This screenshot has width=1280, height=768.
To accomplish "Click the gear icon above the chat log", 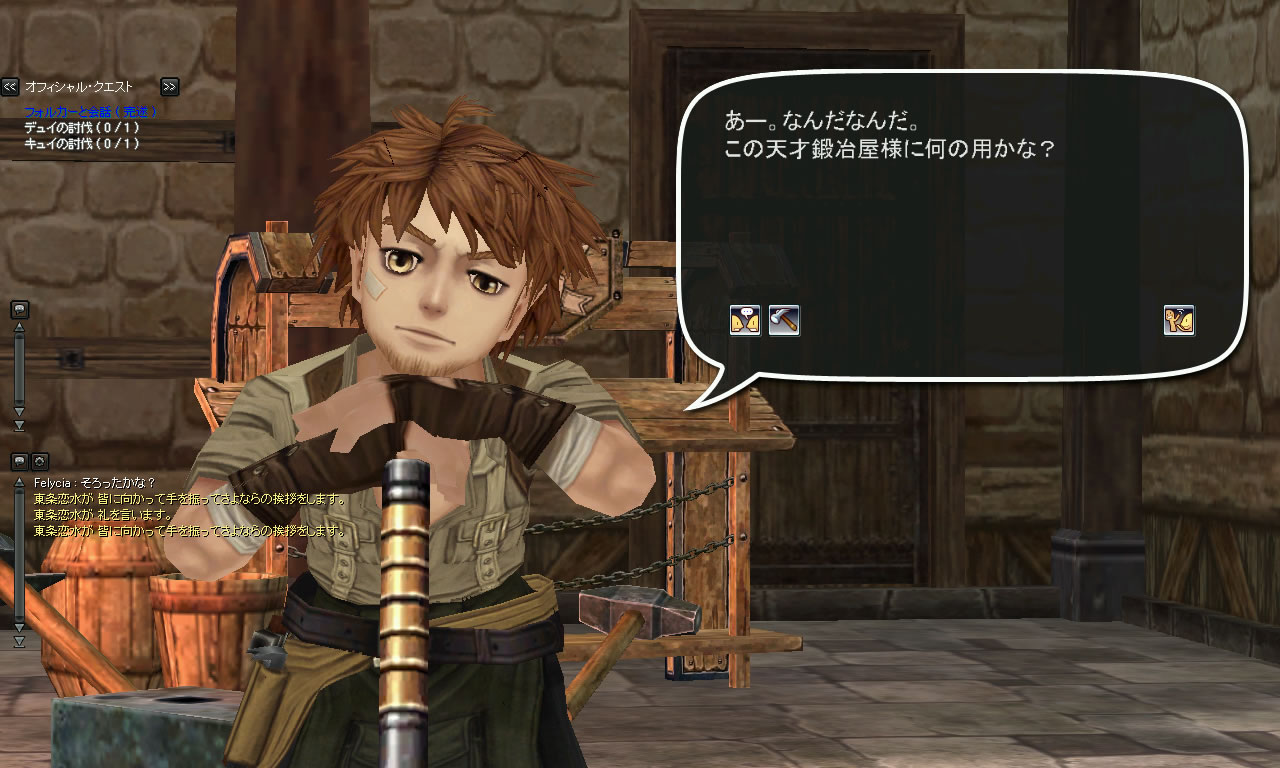I will click(40, 461).
